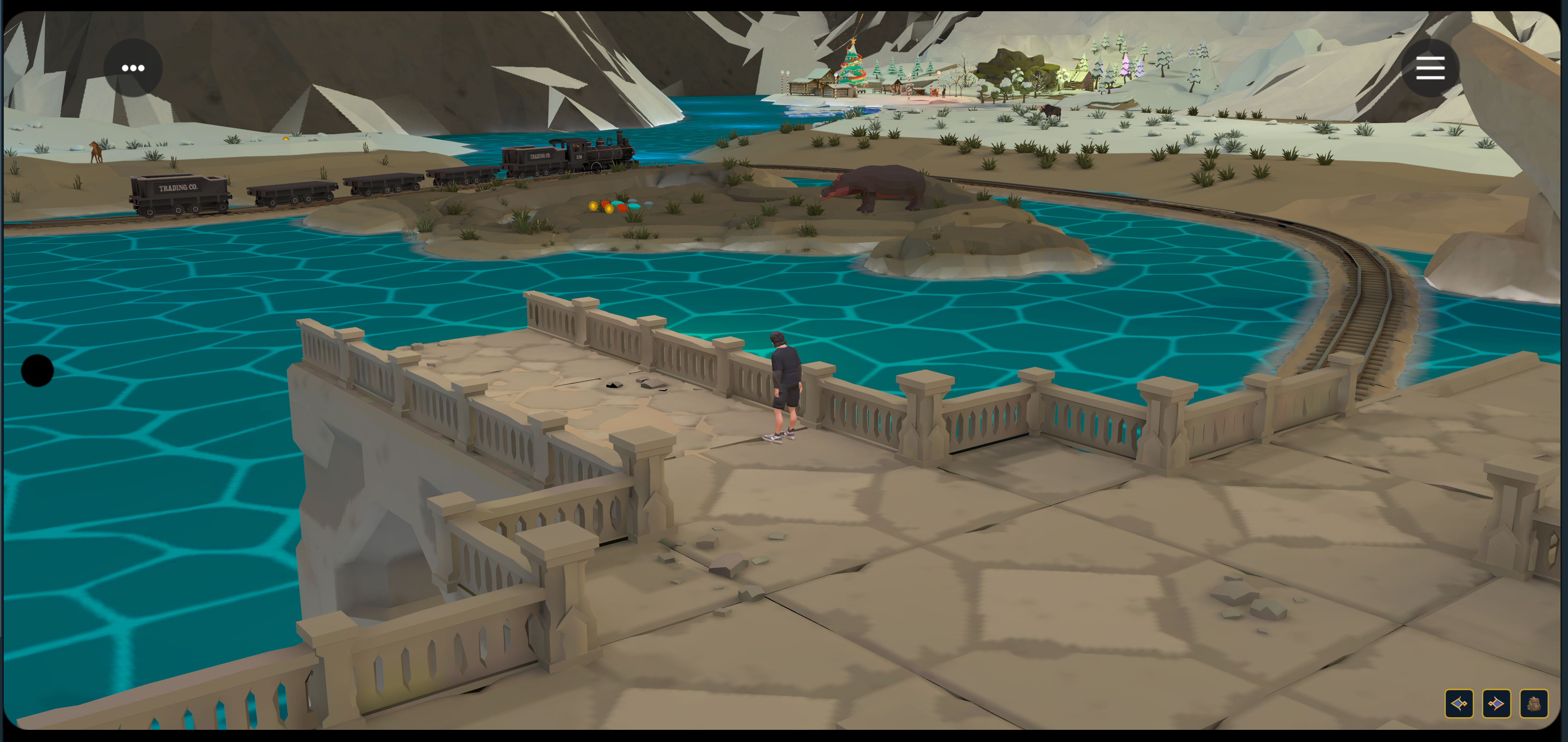Click the left-pointing ornate arrow icon
Image resolution: width=1568 pixels, height=742 pixels.
click(x=1459, y=704)
